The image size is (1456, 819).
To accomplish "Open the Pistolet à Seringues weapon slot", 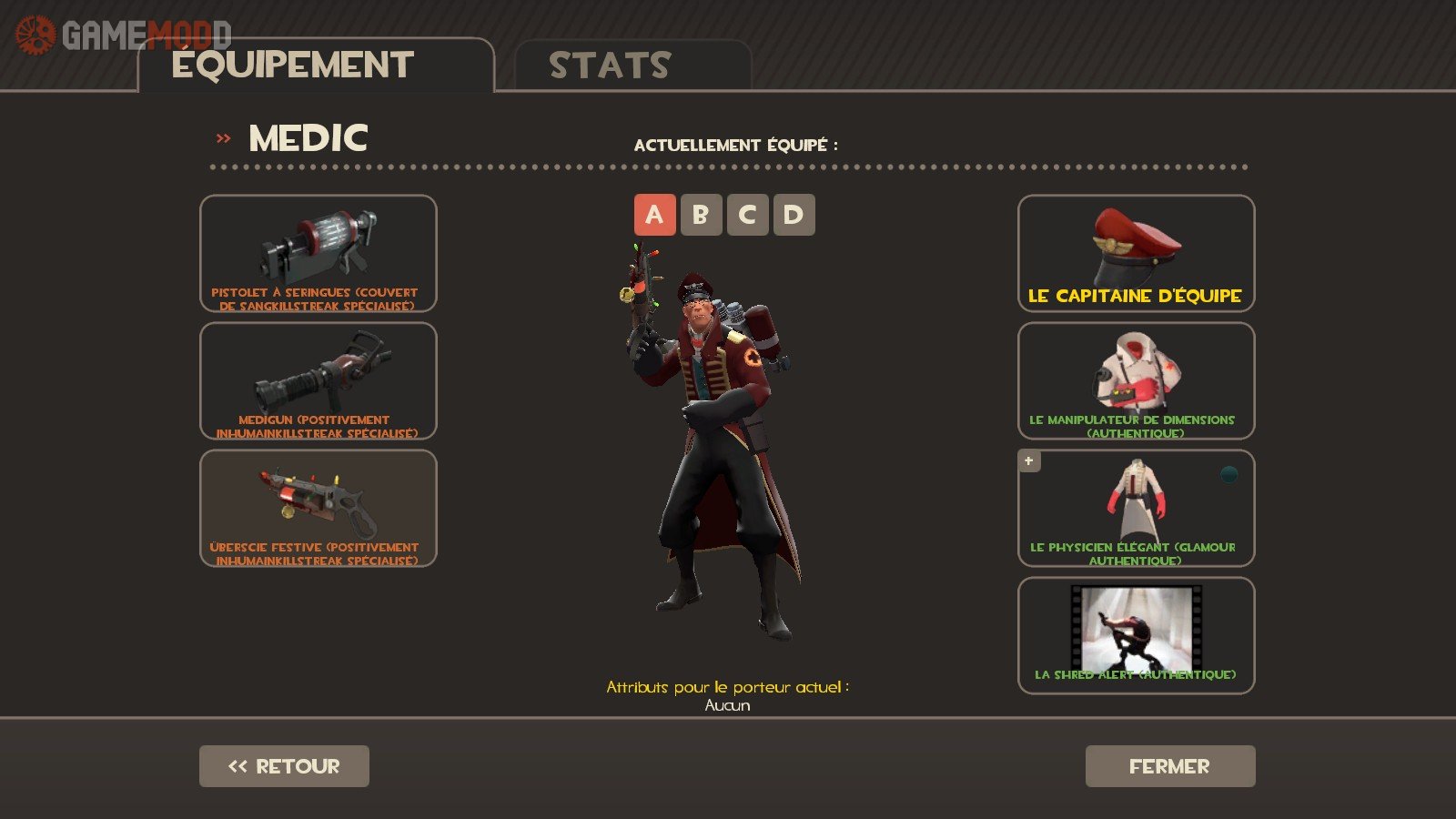I will (318, 254).
